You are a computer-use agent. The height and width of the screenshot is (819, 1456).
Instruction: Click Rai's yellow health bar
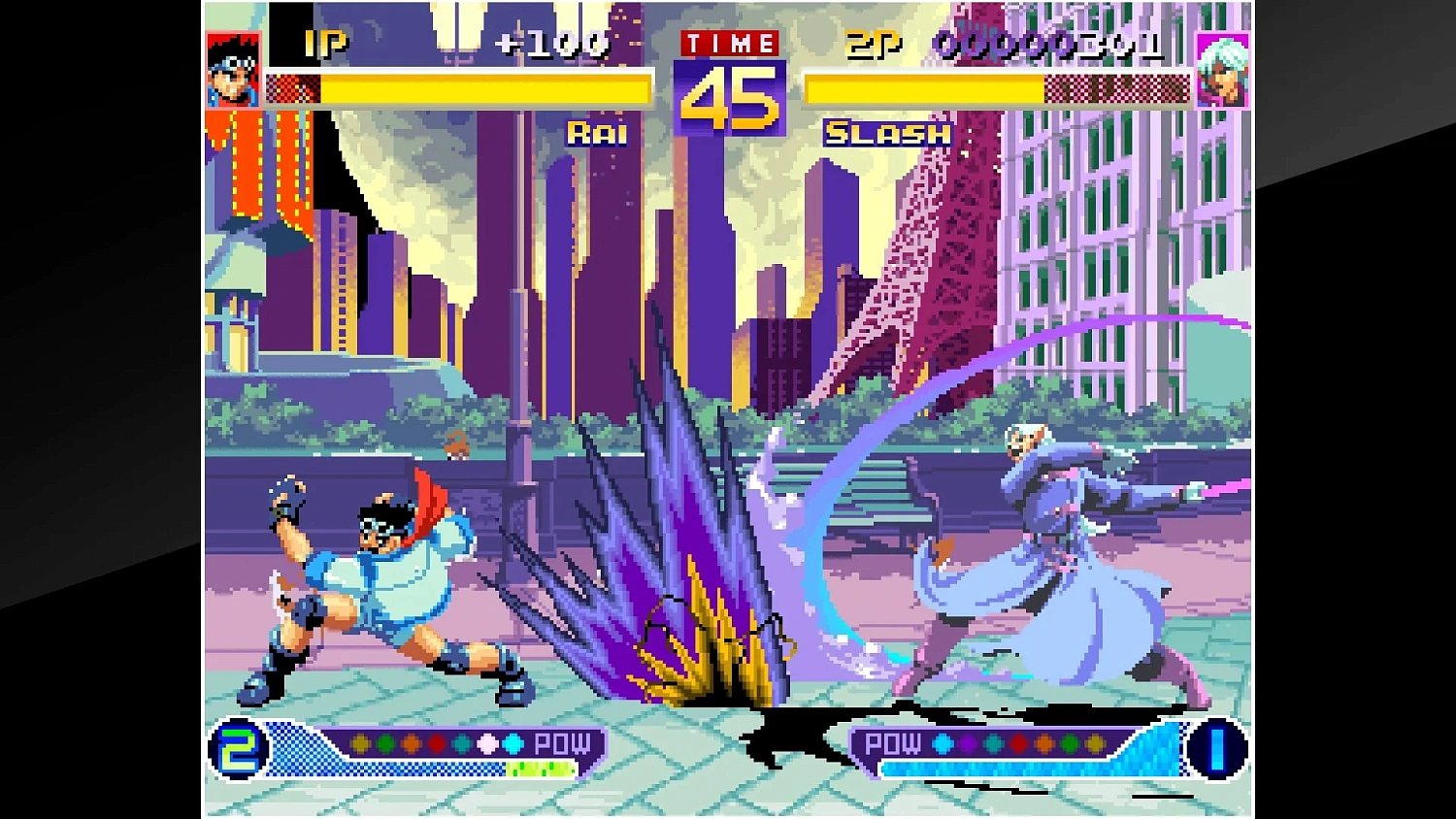tap(485, 88)
